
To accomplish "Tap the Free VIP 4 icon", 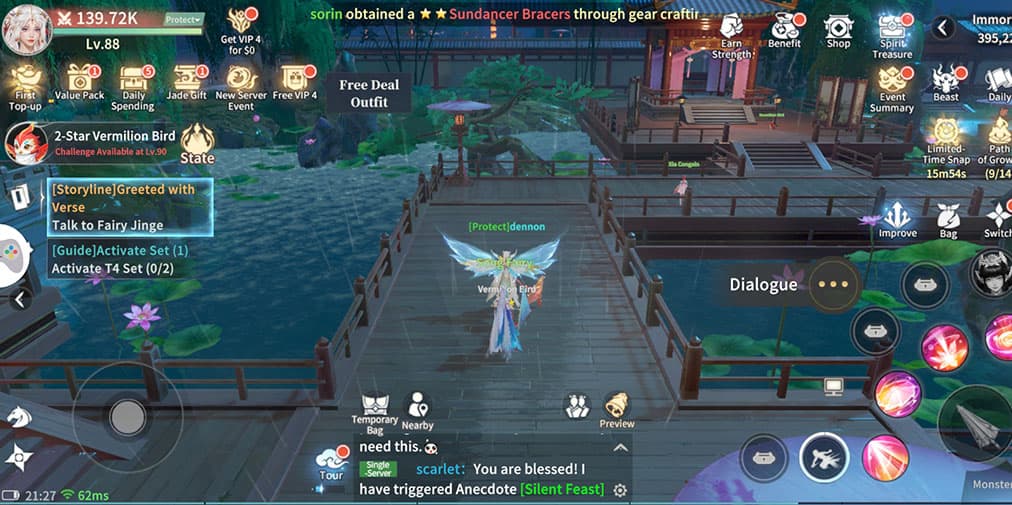I will click(x=294, y=84).
